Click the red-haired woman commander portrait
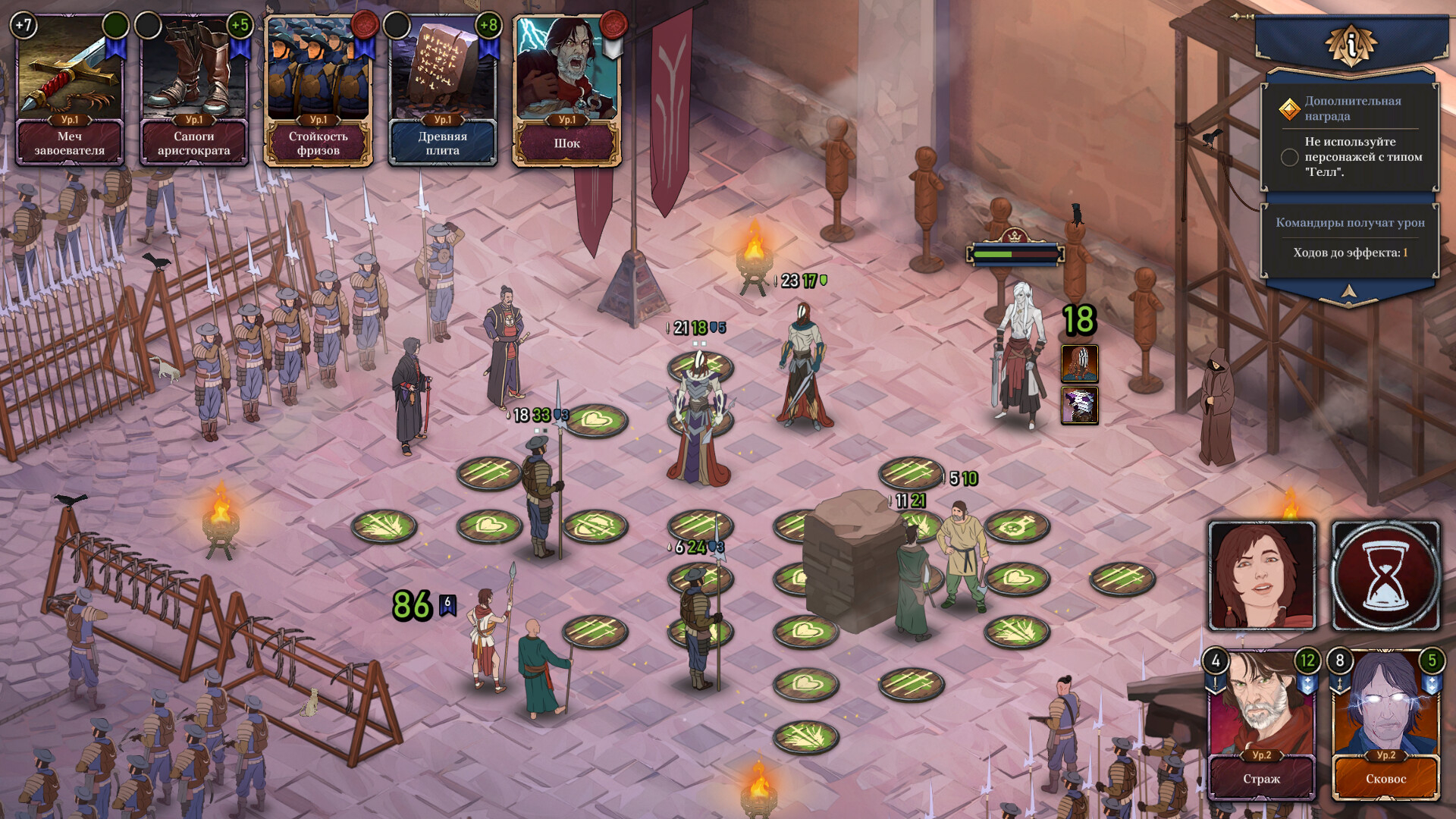Image resolution: width=1456 pixels, height=819 pixels. [x=1262, y=576]
